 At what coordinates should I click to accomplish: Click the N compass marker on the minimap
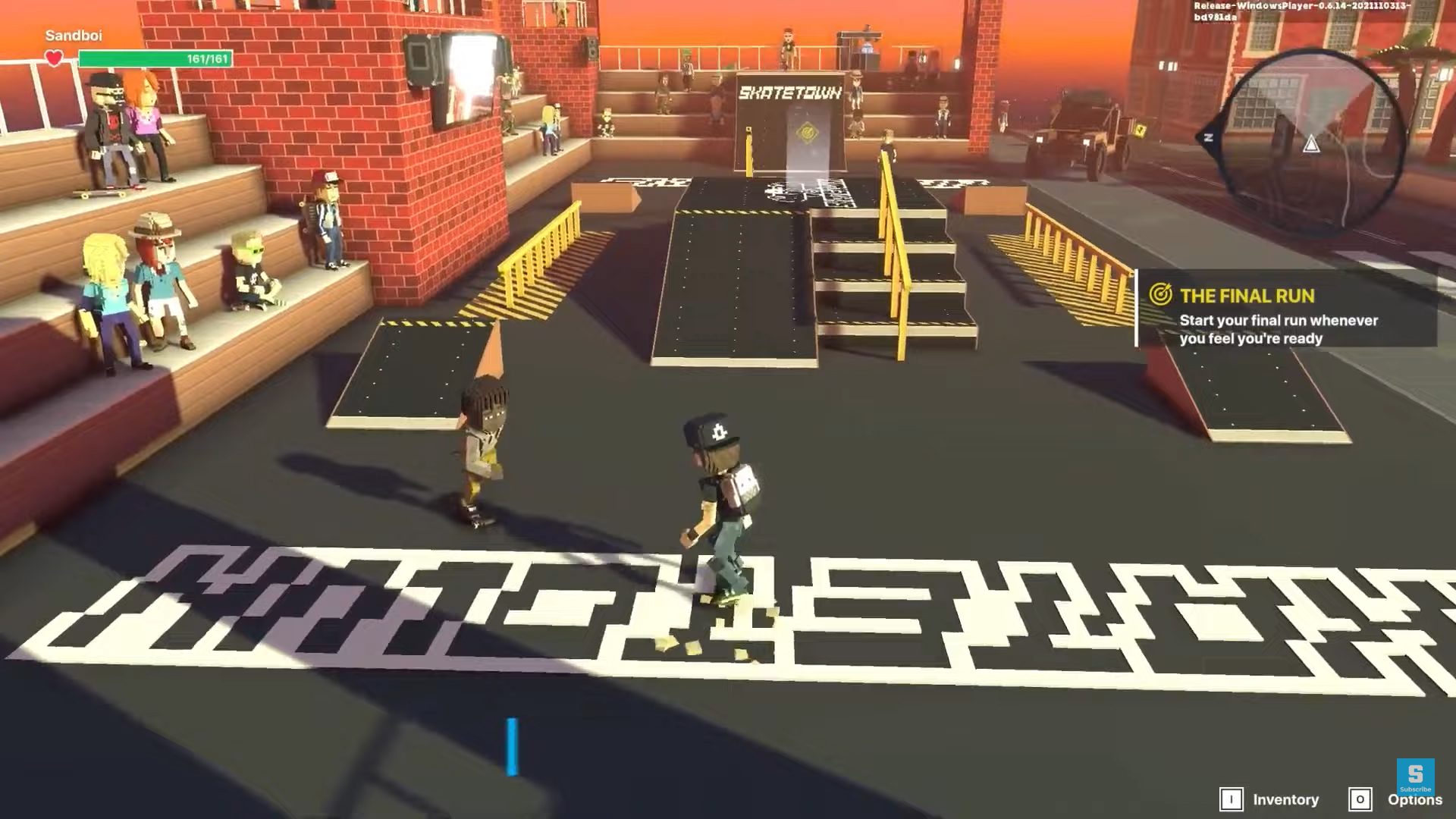coord(1209,136)
